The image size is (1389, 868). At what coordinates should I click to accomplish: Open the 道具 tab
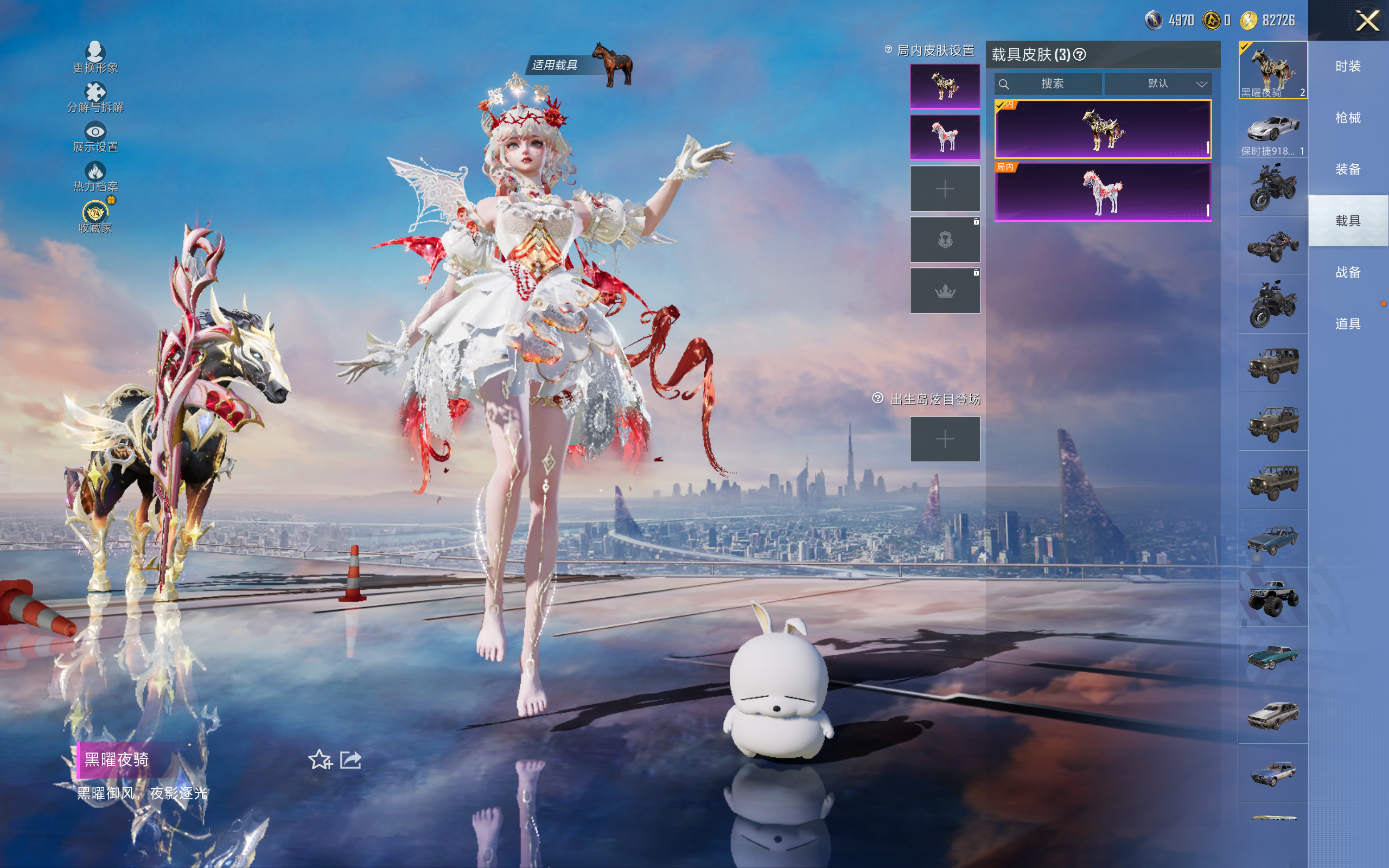click(x=1348, y=324)
